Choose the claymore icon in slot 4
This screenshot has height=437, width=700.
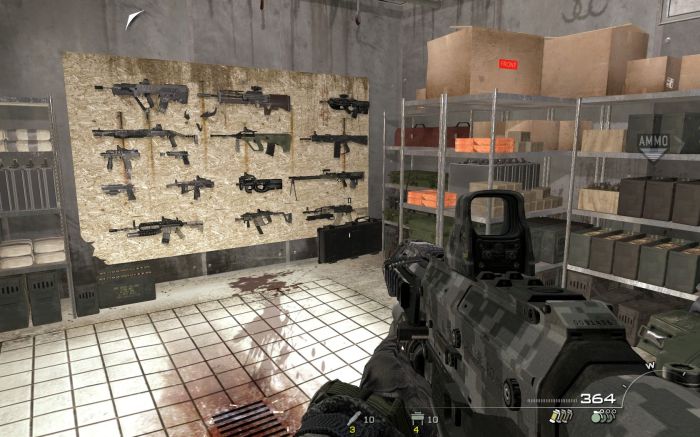pyautogui.click(x=416, y=418)
